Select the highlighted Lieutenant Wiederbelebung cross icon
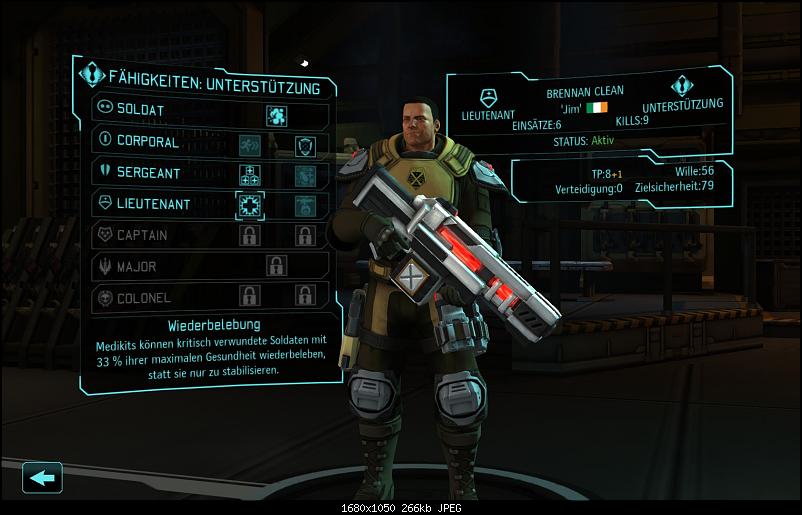 tap(249, 205)
